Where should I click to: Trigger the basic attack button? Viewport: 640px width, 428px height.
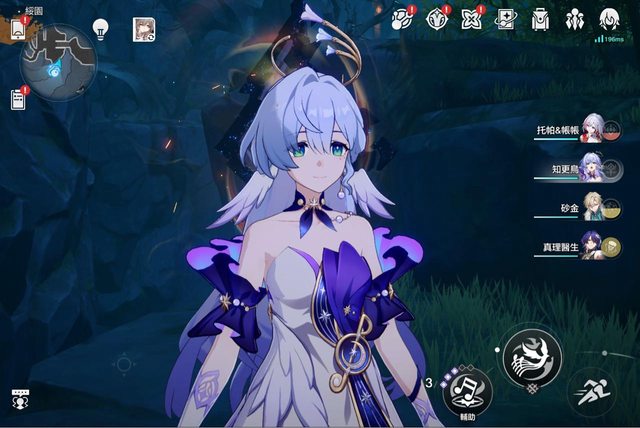[532, 353]
